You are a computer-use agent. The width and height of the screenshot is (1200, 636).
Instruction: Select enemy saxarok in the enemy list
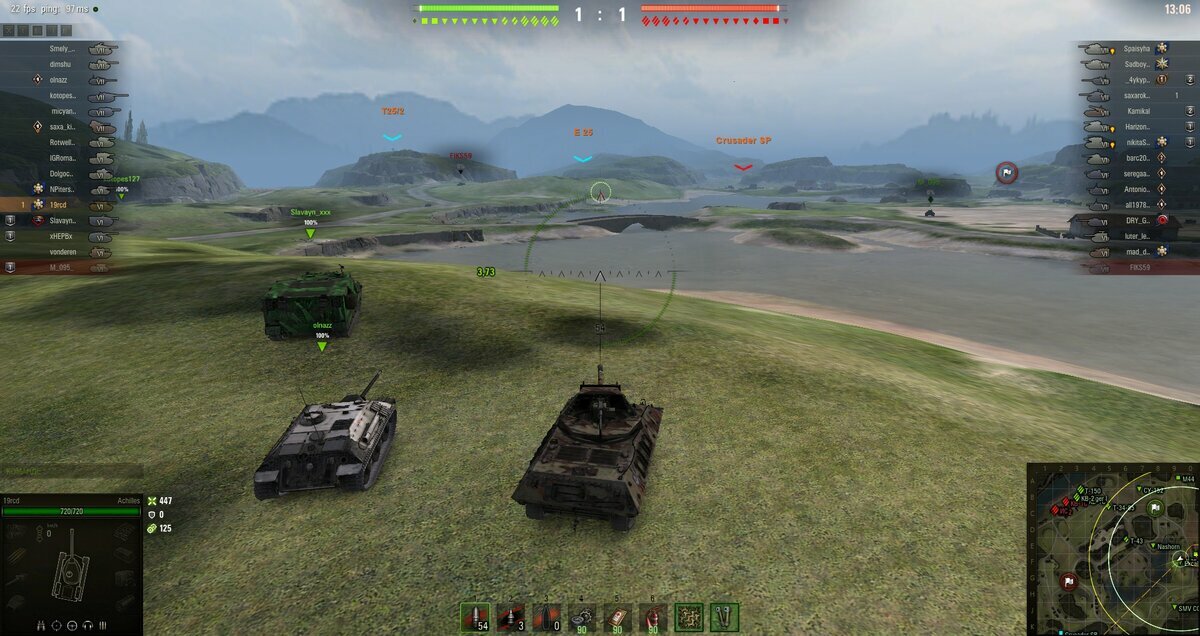pyautogui.click(x=1136, y=95)
